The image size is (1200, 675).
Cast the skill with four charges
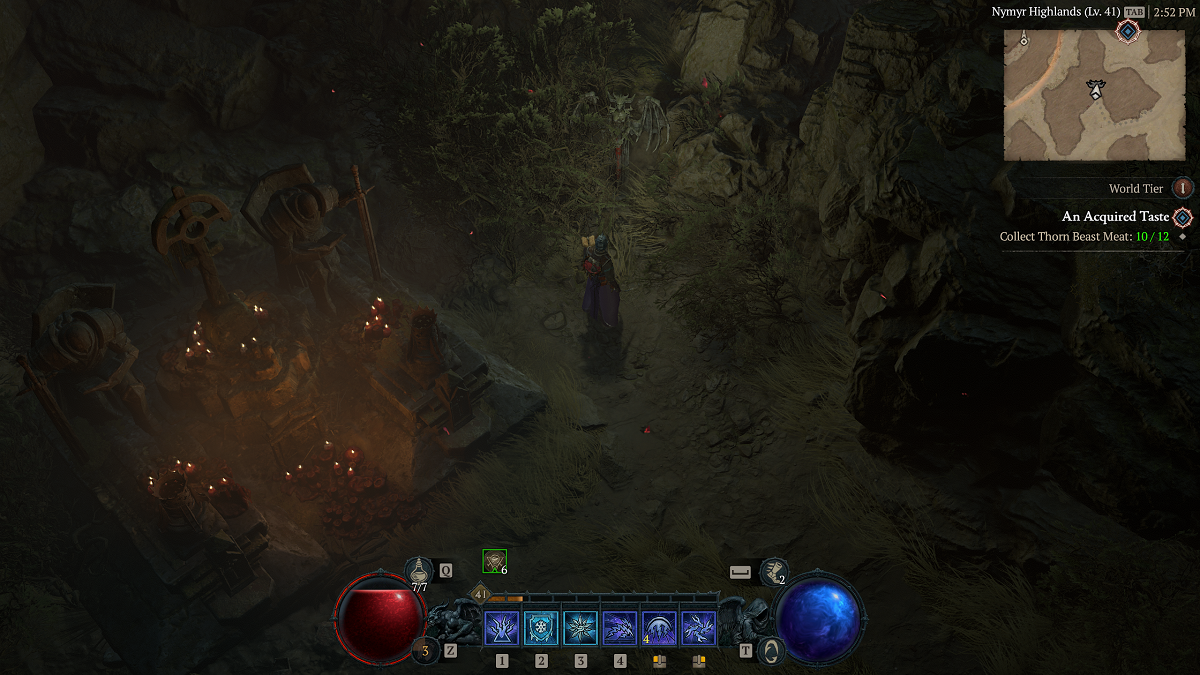click(x=659, y=629)
